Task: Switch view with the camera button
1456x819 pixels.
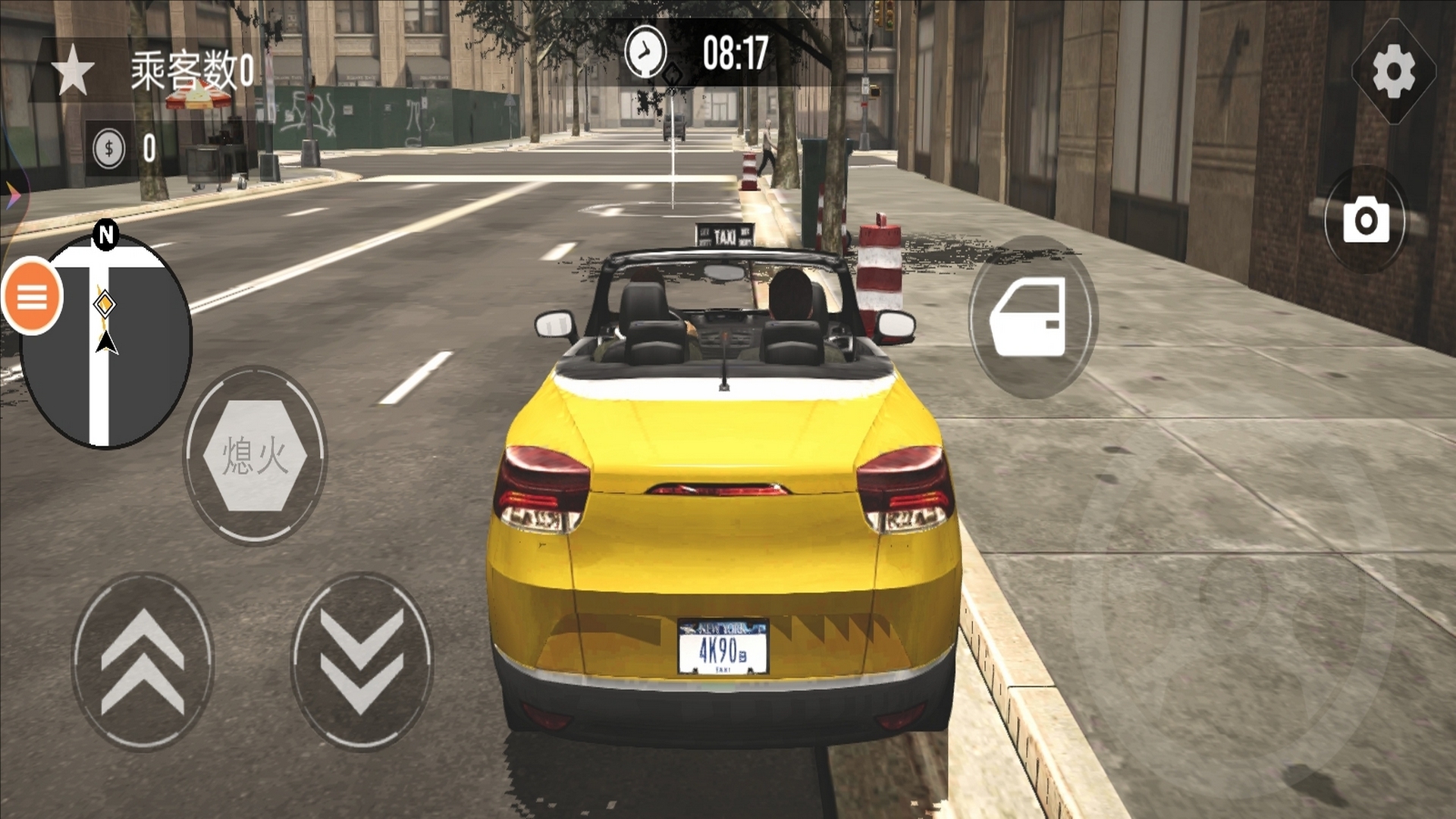Action: pos(1366,220)
